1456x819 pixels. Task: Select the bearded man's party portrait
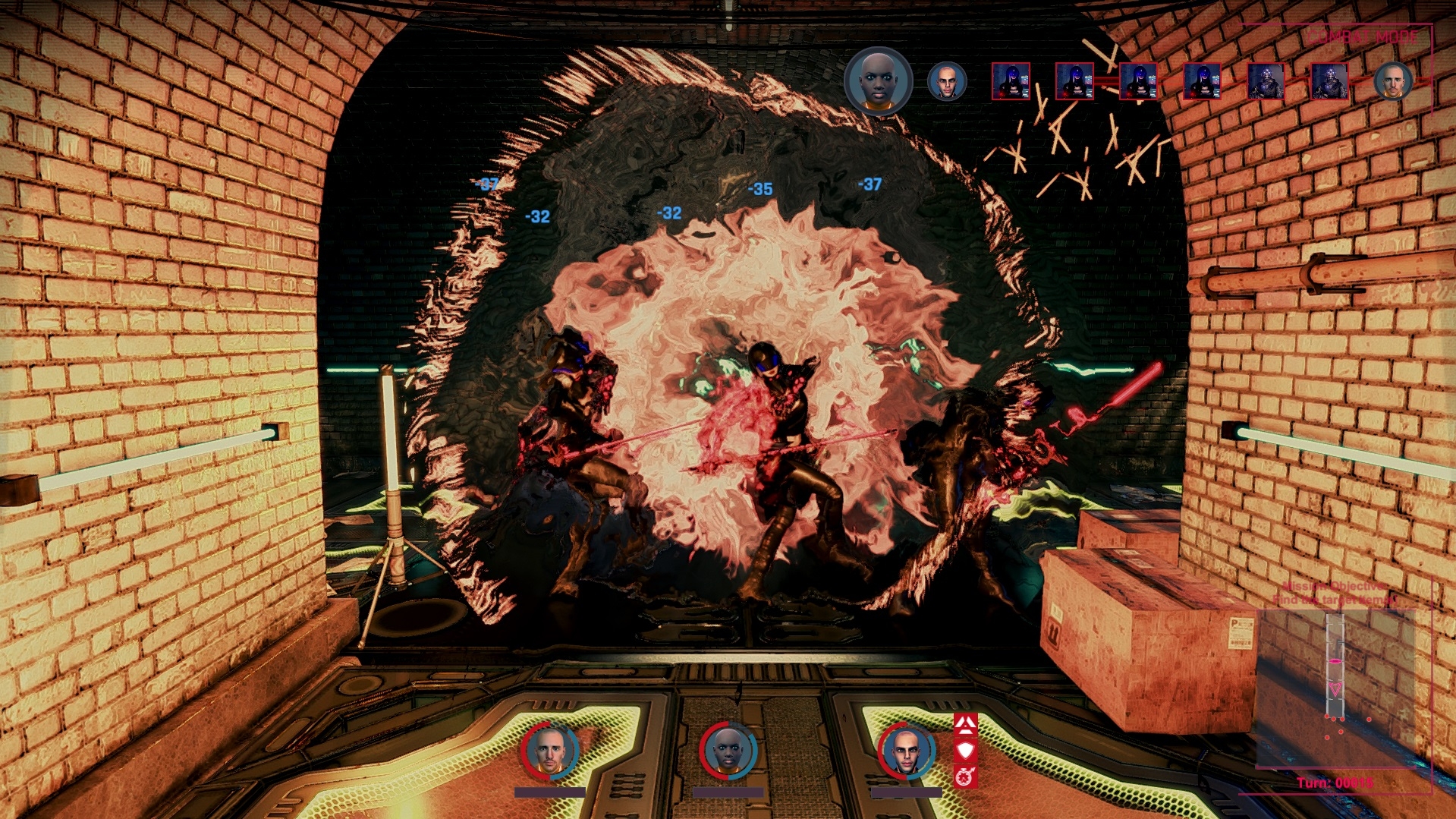click(550, 751)
